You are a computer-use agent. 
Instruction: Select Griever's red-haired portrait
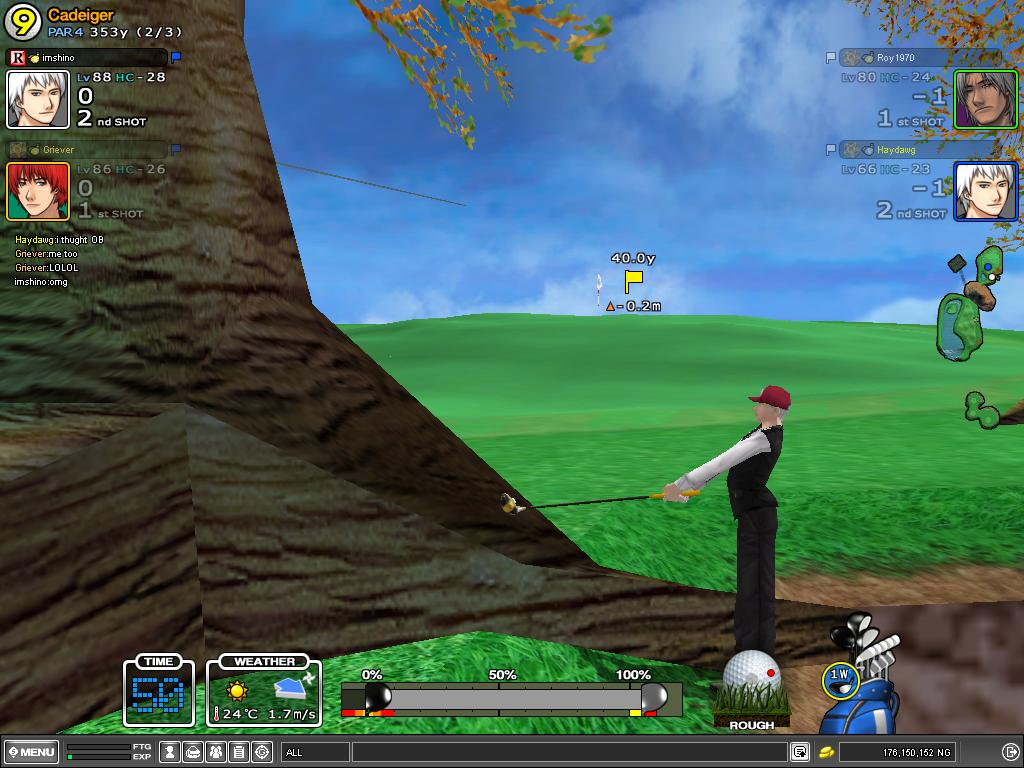pyautogui.click(x=38, y=191)
